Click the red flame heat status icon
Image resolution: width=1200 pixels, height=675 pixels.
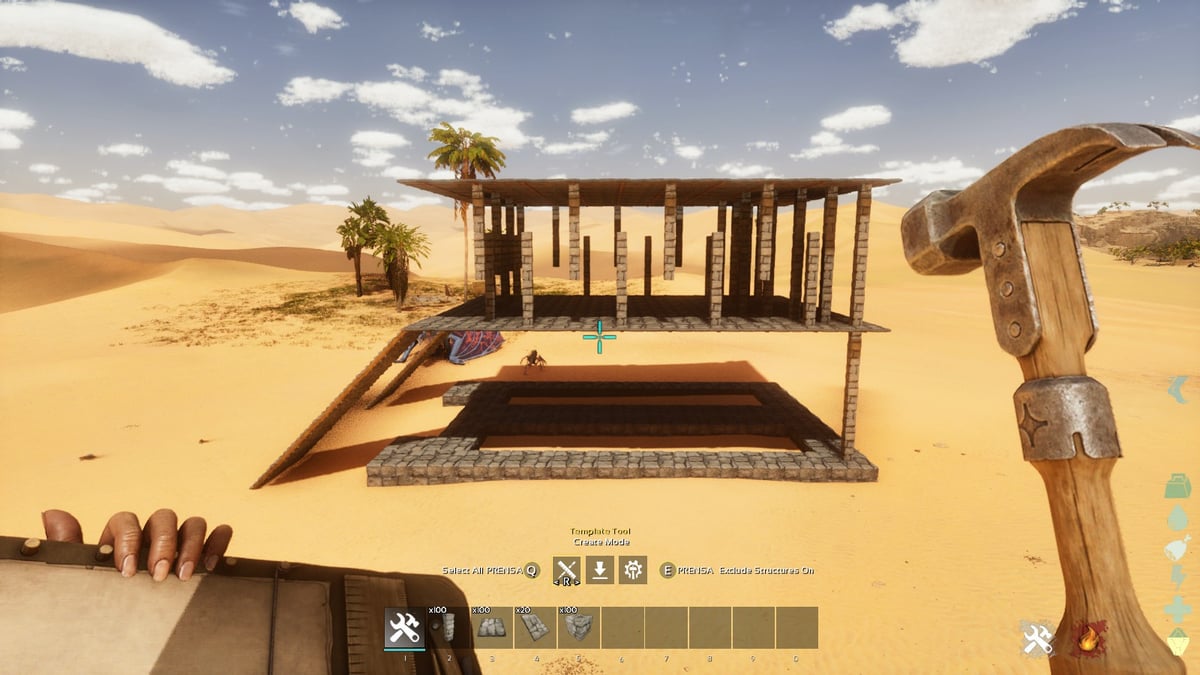pos(1089,639)
